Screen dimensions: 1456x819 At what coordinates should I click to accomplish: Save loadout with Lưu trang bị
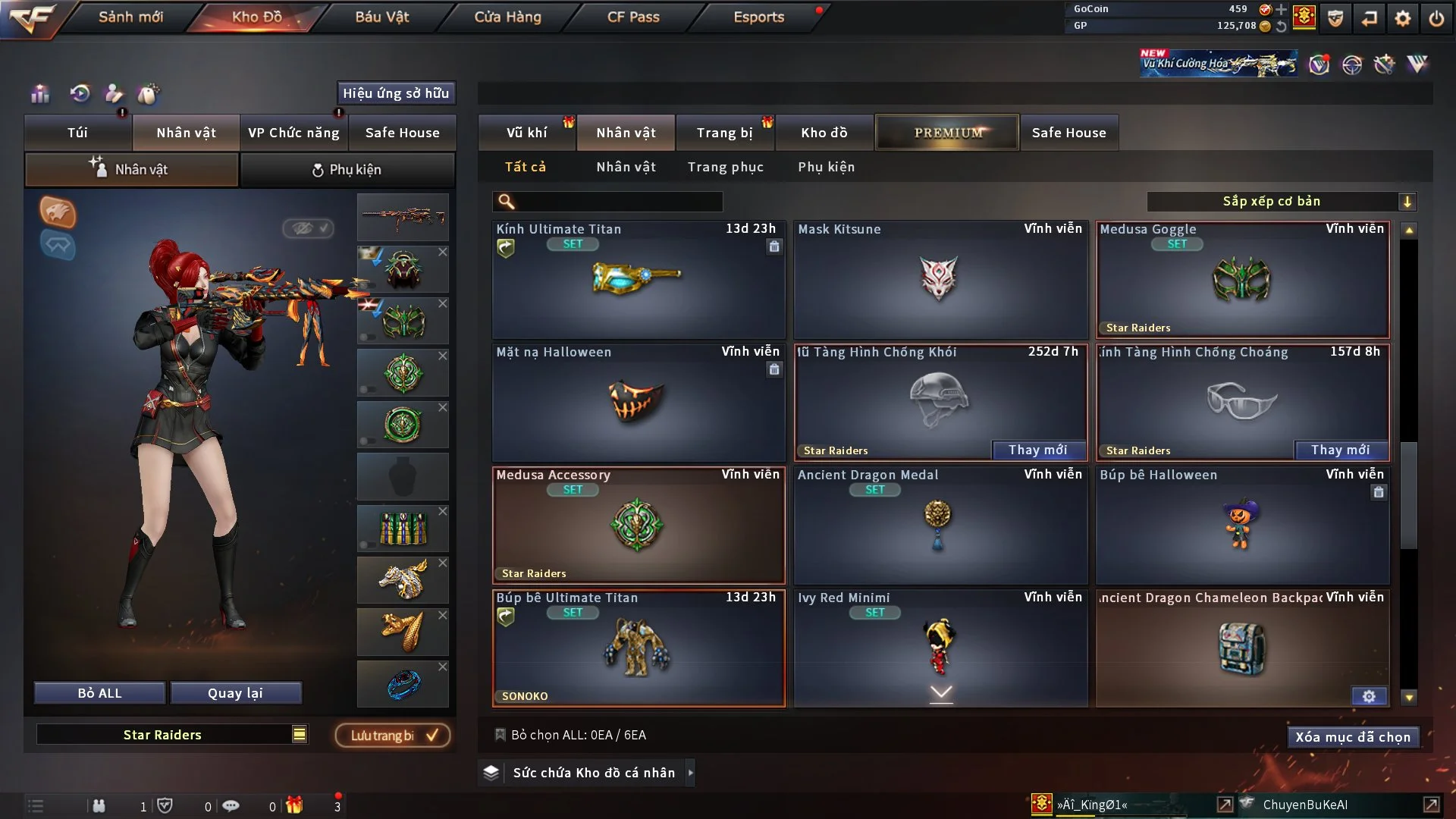[x=392, y=736]
